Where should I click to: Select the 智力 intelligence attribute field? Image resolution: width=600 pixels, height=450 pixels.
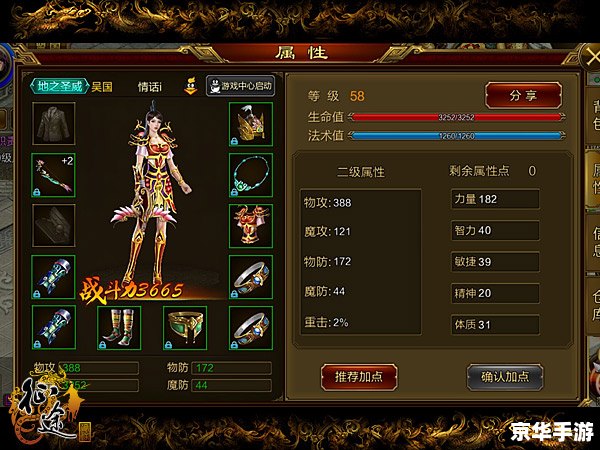[x=495, y=230]
